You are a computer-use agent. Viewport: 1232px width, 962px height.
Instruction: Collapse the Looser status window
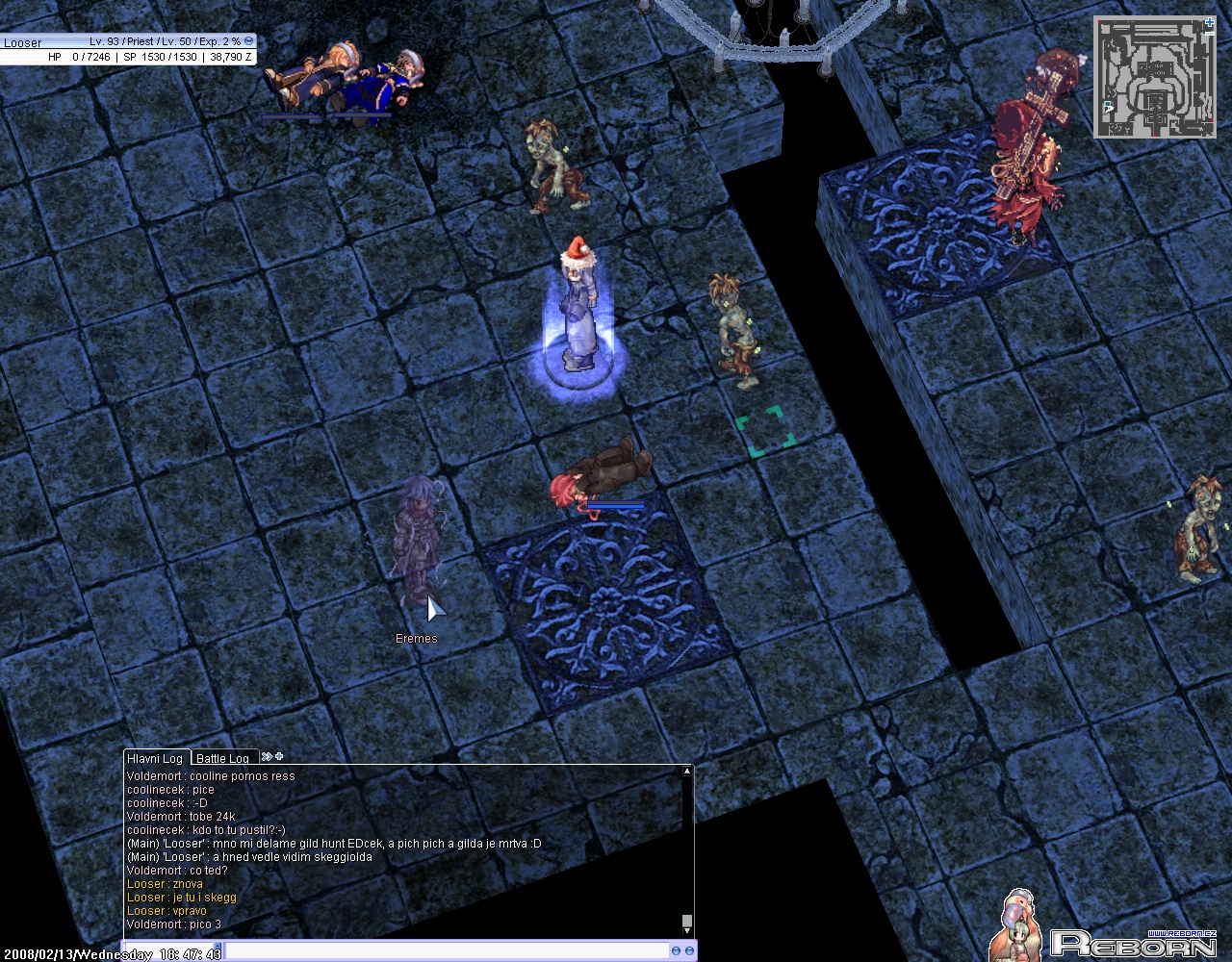tap(249, 41)
